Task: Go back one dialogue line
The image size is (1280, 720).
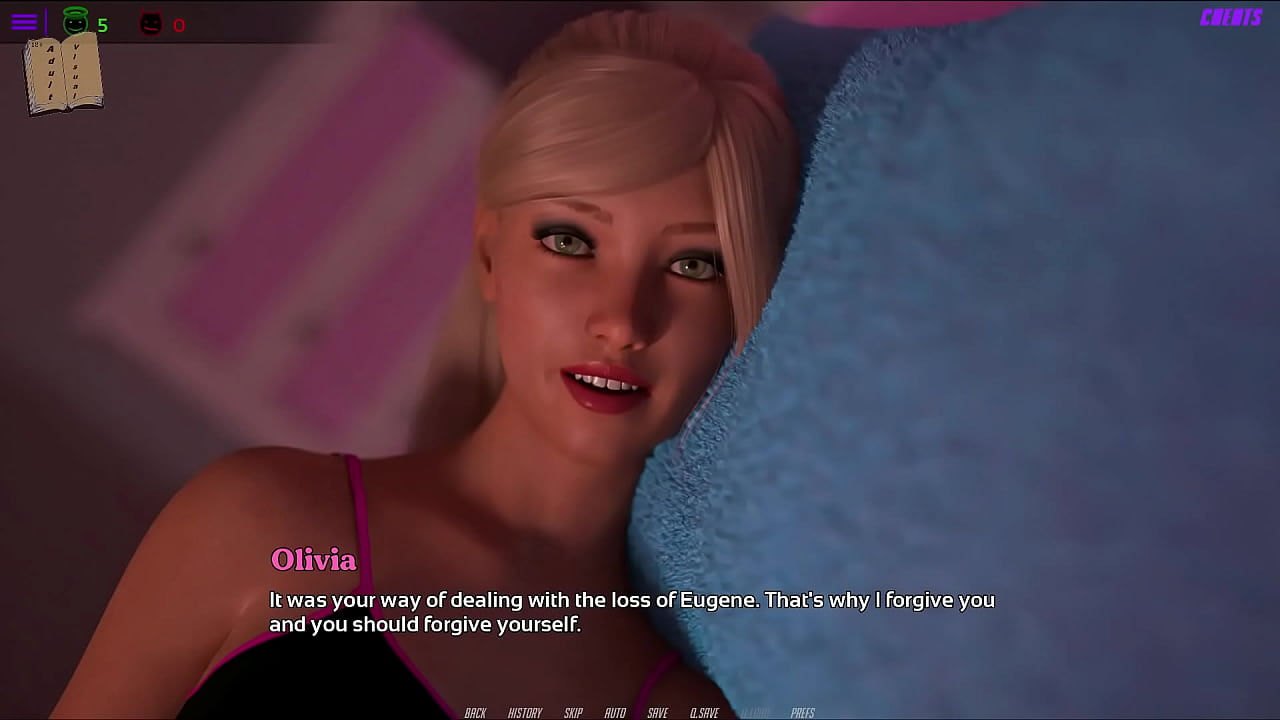Action: (475, 713)
